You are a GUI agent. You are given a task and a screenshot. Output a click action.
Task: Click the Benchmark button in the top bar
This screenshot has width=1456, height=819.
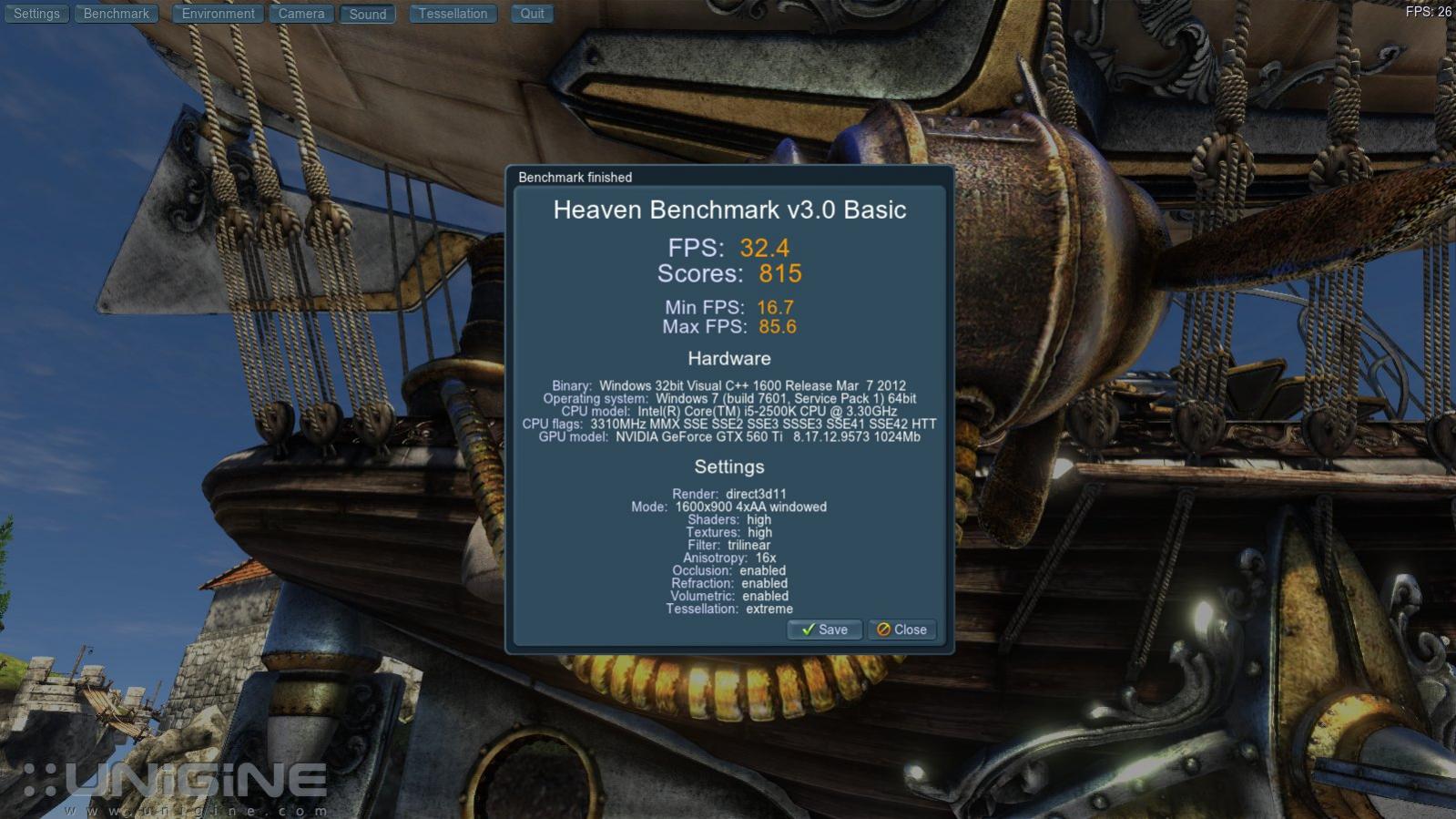pos(117,14)
